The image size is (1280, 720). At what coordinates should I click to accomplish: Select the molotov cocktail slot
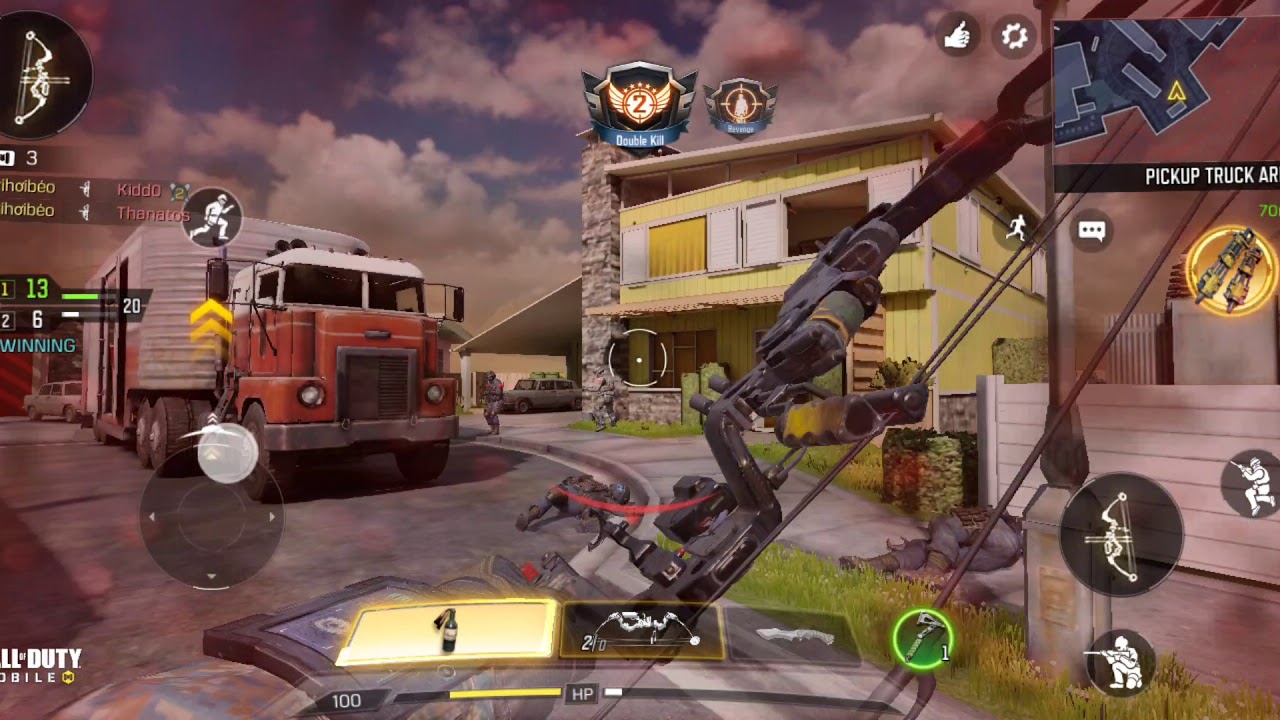(x=448, y=632)
